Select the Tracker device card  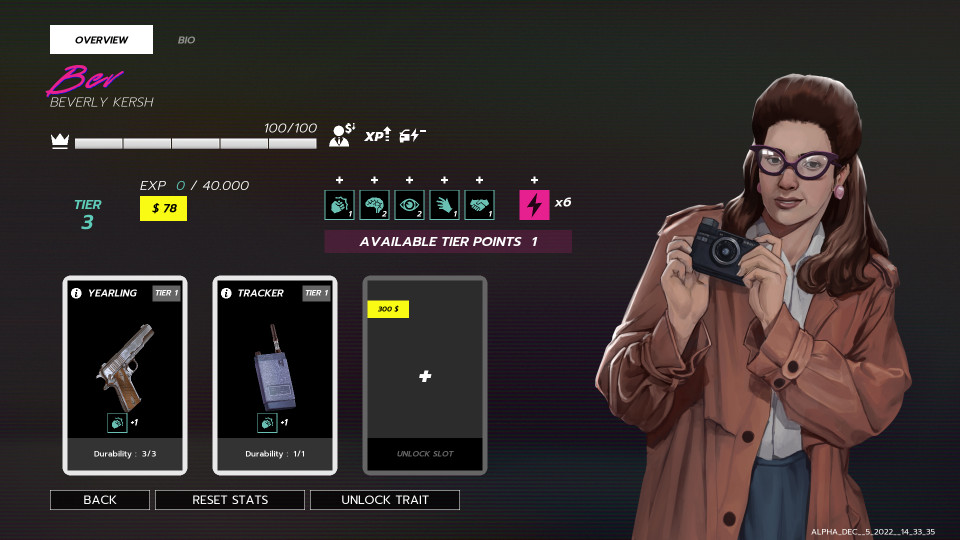(275, 374)
